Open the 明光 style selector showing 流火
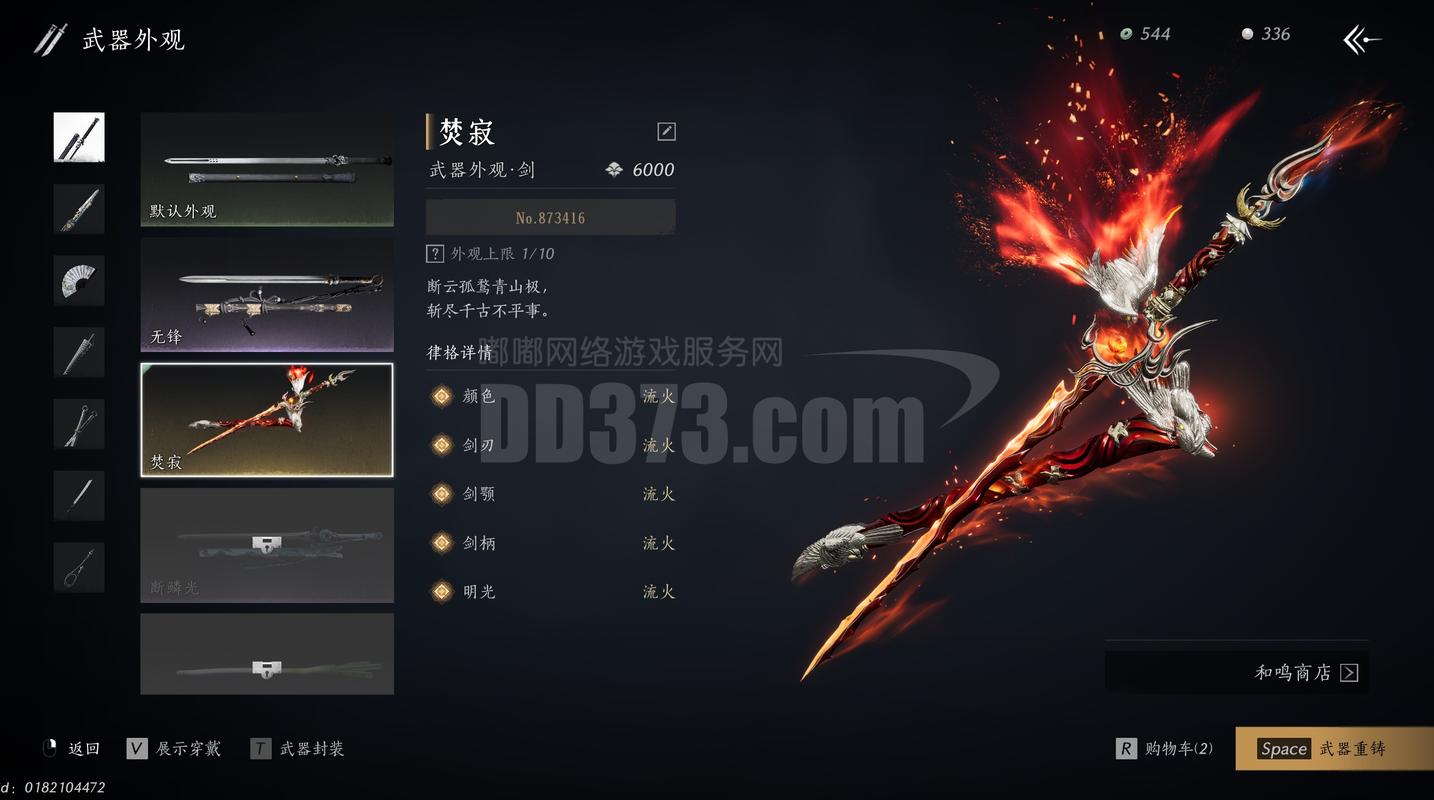This screenshot has width=1434, height=800. pyautogui.click(x=658, y=591)
